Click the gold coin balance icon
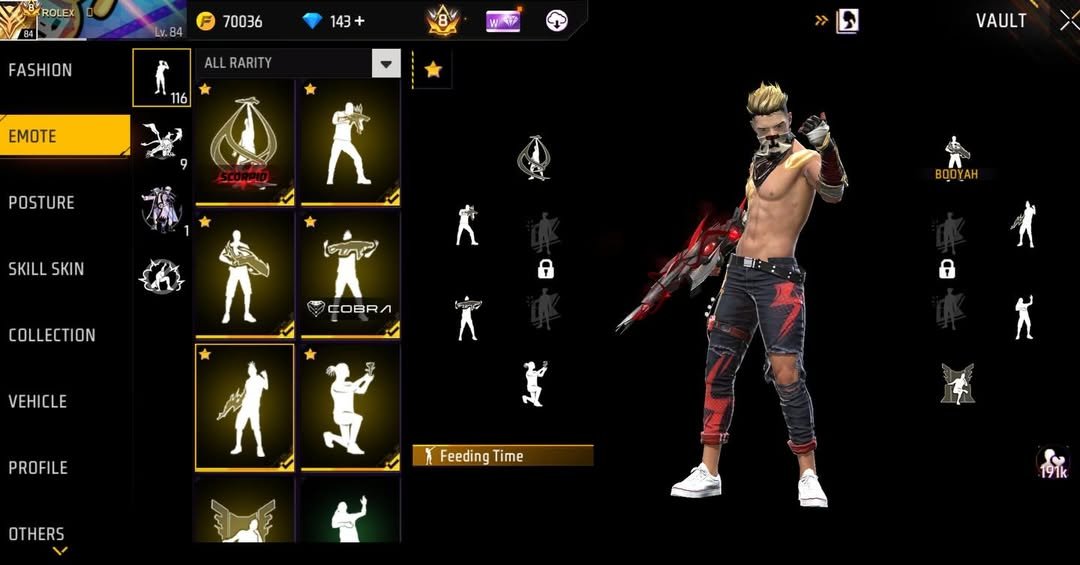Viewport: 1080px width, 565px height. point(206,21)
